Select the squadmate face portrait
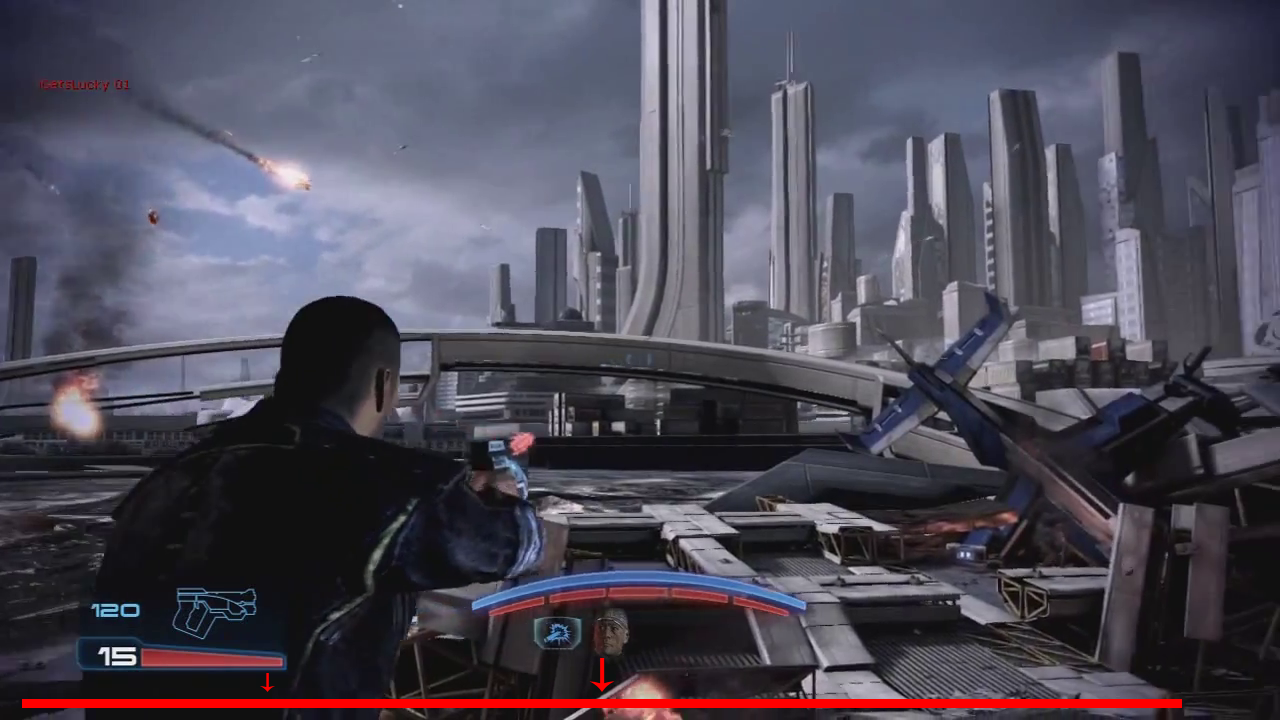Image resolution: width=1280 pixels, height=720 pixels. pos(610,632)
